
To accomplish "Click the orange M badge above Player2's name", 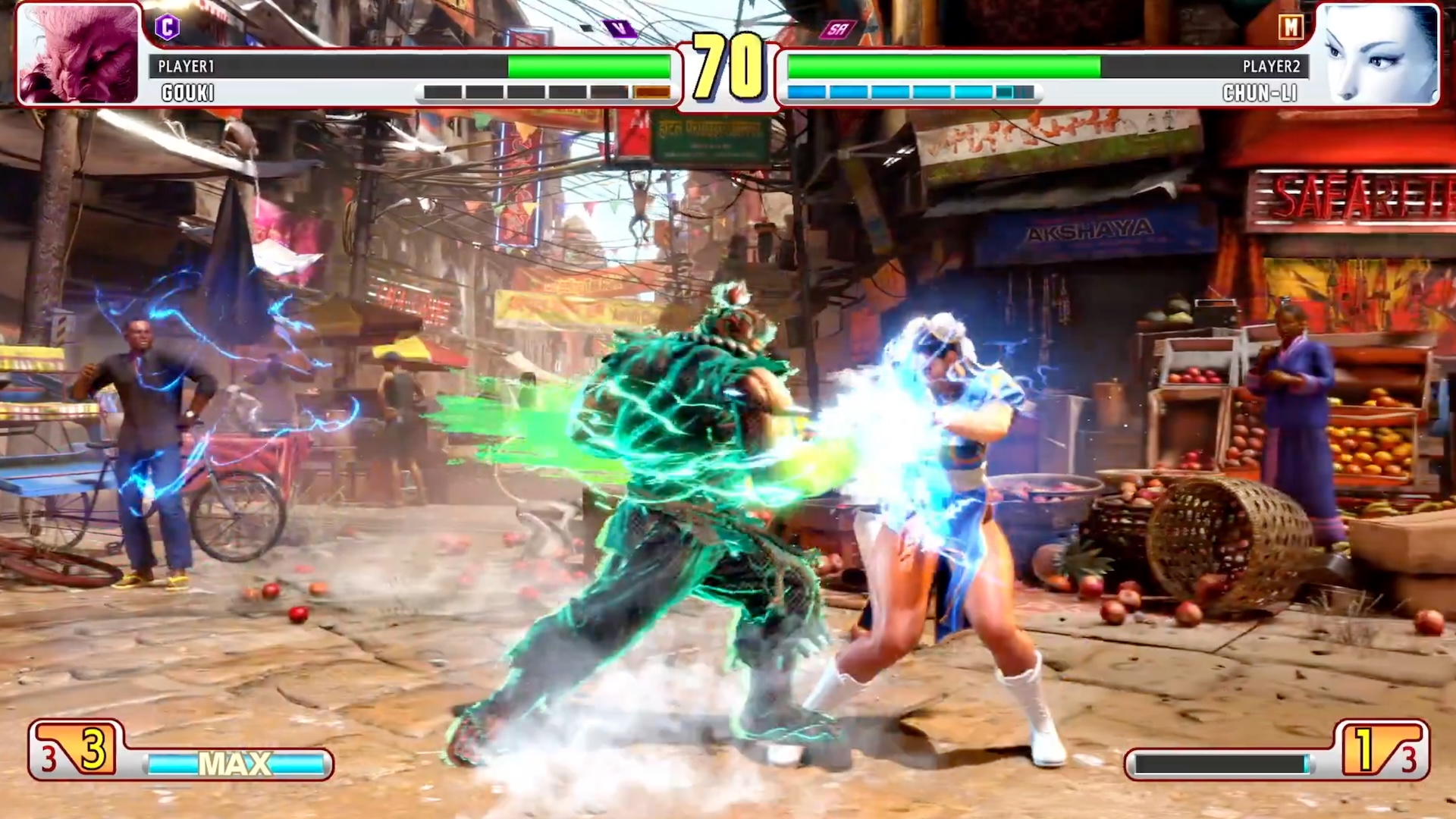I will point(1292,27).
